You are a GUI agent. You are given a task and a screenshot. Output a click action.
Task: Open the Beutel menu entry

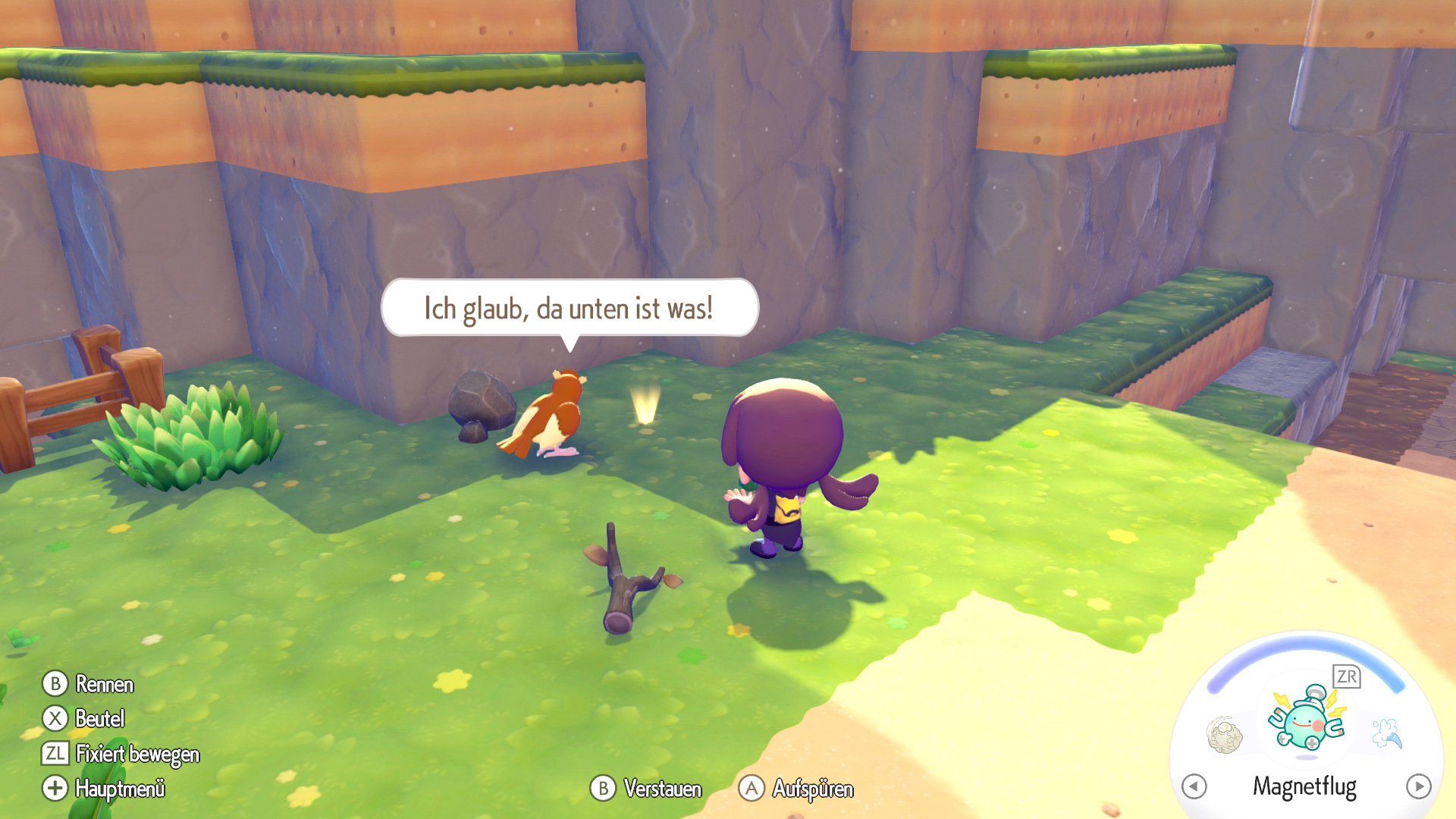pos(99,719)
